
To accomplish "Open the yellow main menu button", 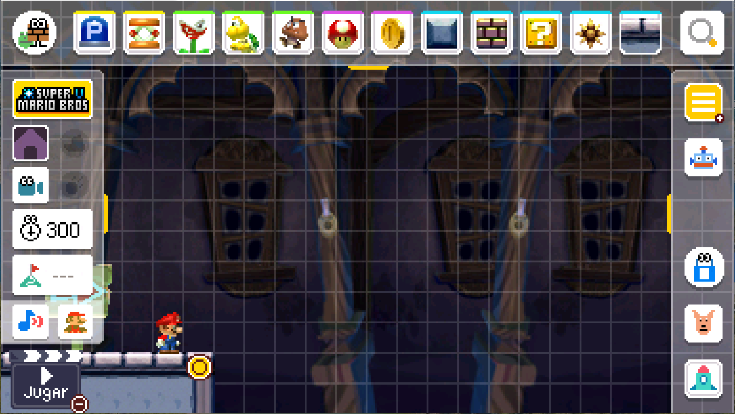I will coord(703,103).
